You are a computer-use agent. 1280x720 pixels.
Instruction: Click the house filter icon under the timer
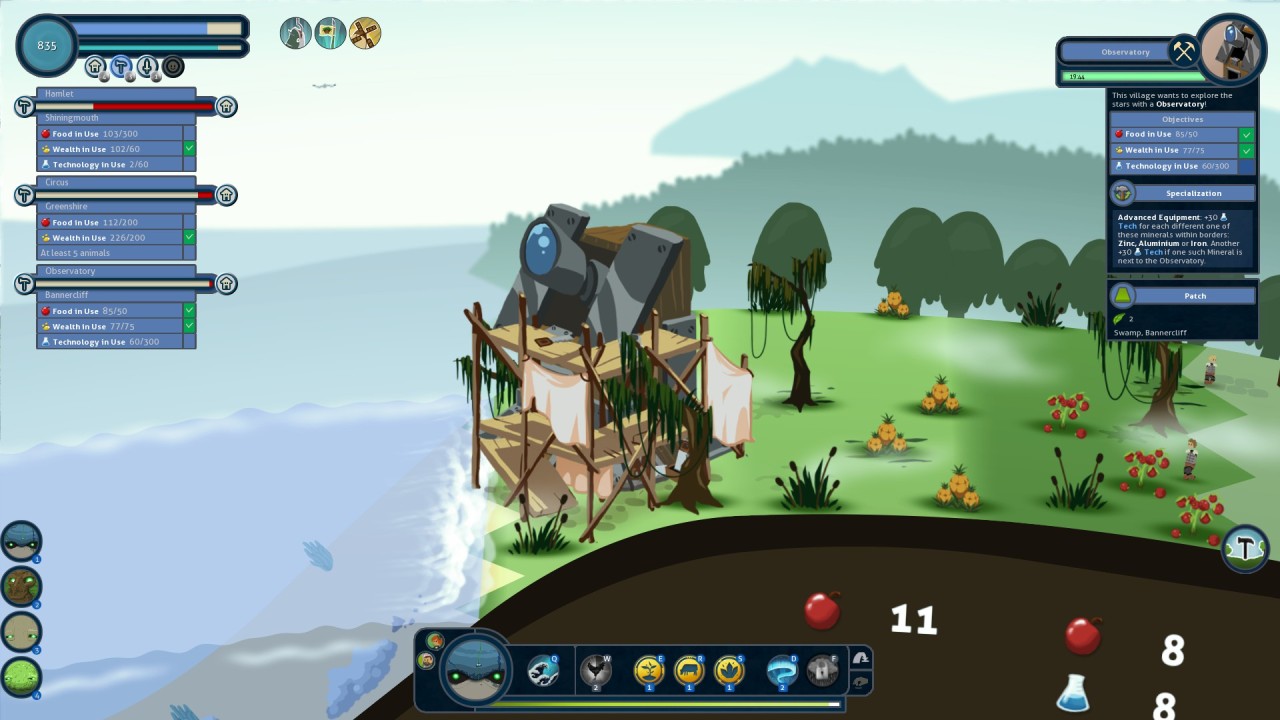pos(95,67)
